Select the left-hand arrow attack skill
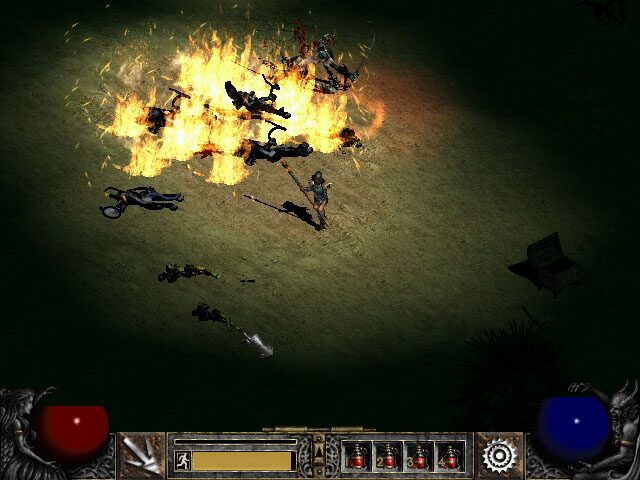 point(142,456)
